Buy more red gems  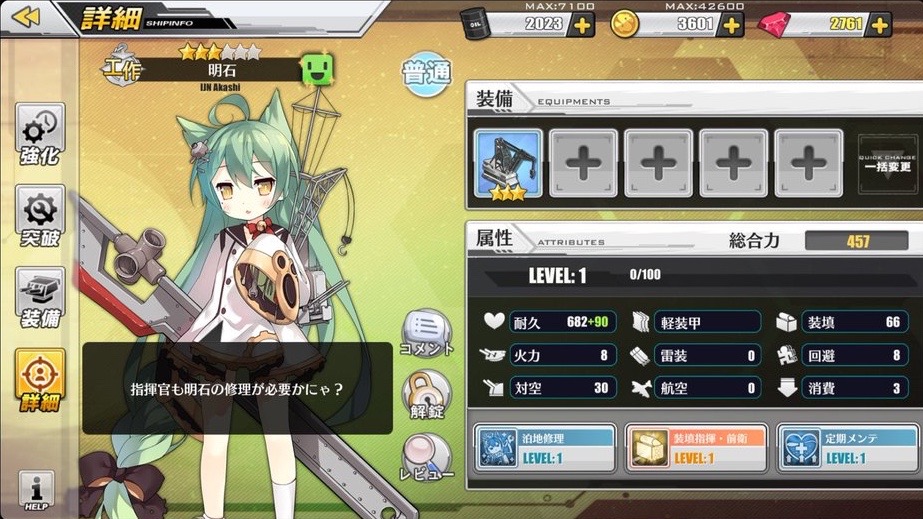coord(880,24)
